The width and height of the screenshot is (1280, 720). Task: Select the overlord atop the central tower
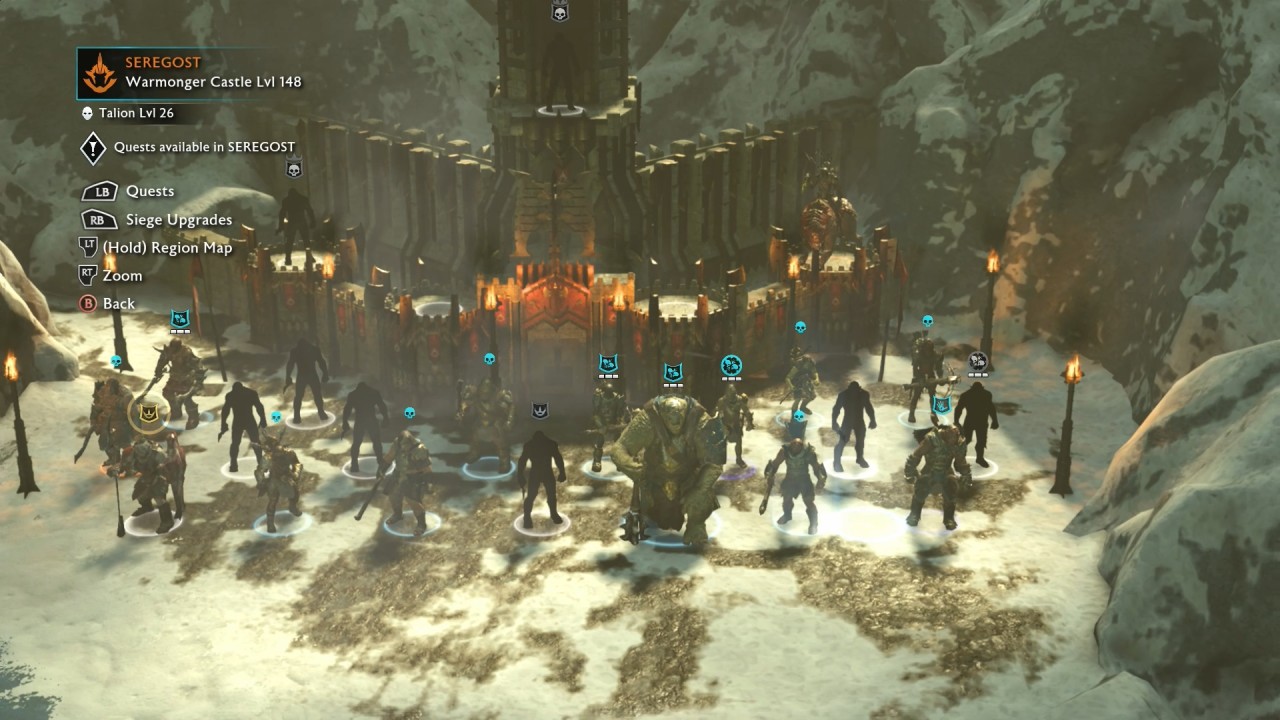pos(560,70)
